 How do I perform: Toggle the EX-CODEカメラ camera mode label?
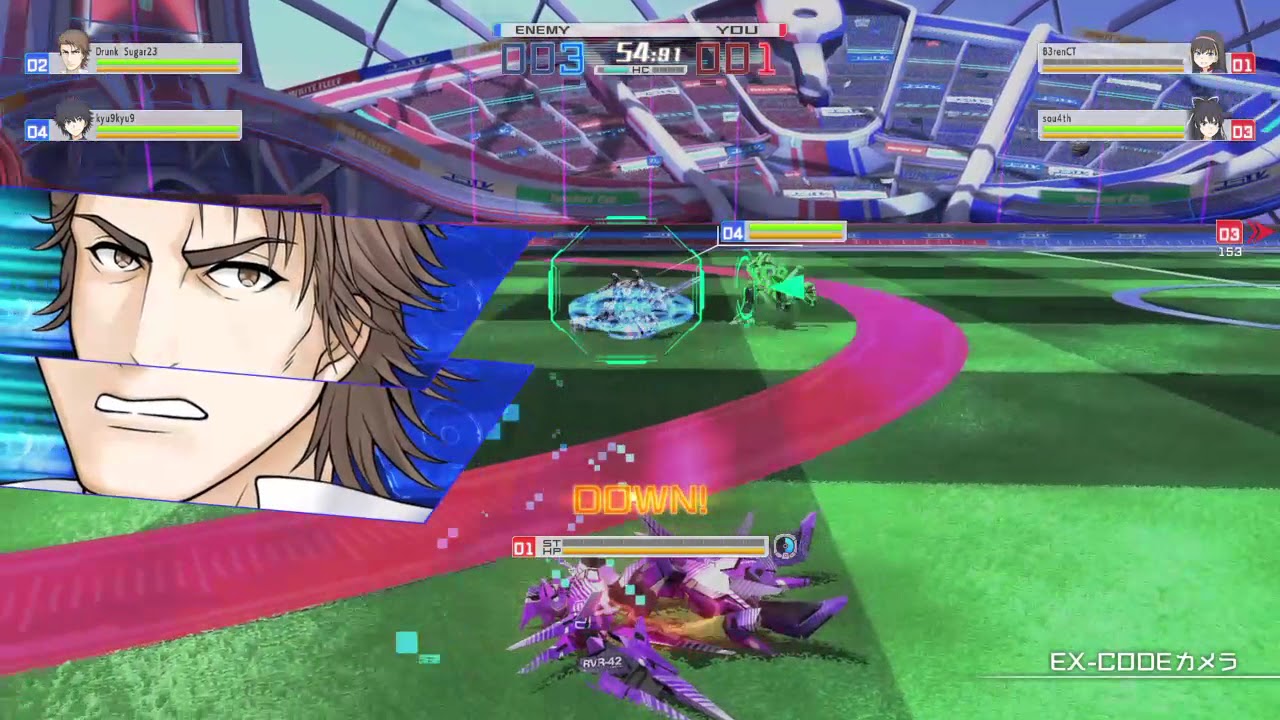[1143, 662]
